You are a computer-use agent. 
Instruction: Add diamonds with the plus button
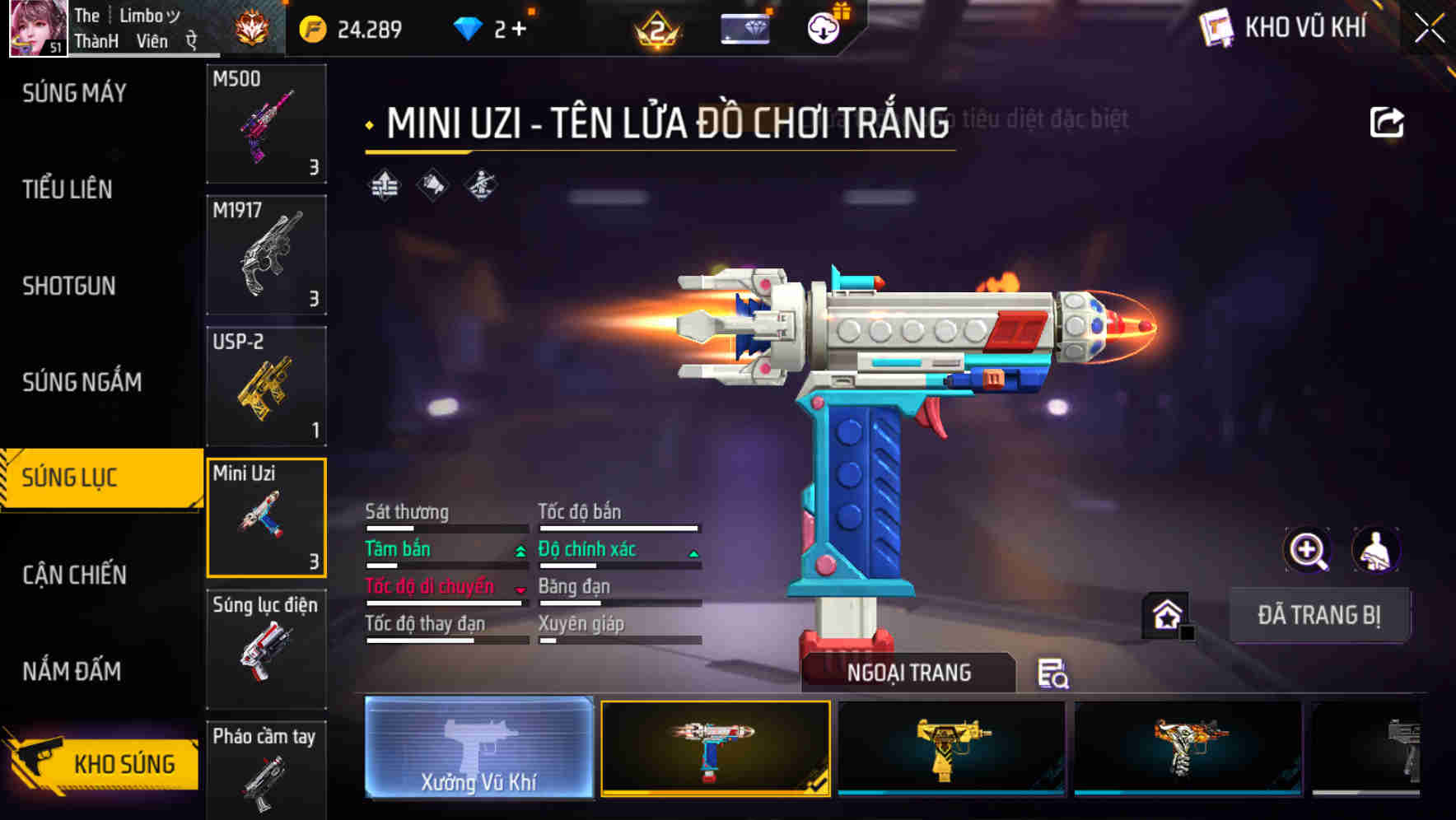(x=519, y=30)
